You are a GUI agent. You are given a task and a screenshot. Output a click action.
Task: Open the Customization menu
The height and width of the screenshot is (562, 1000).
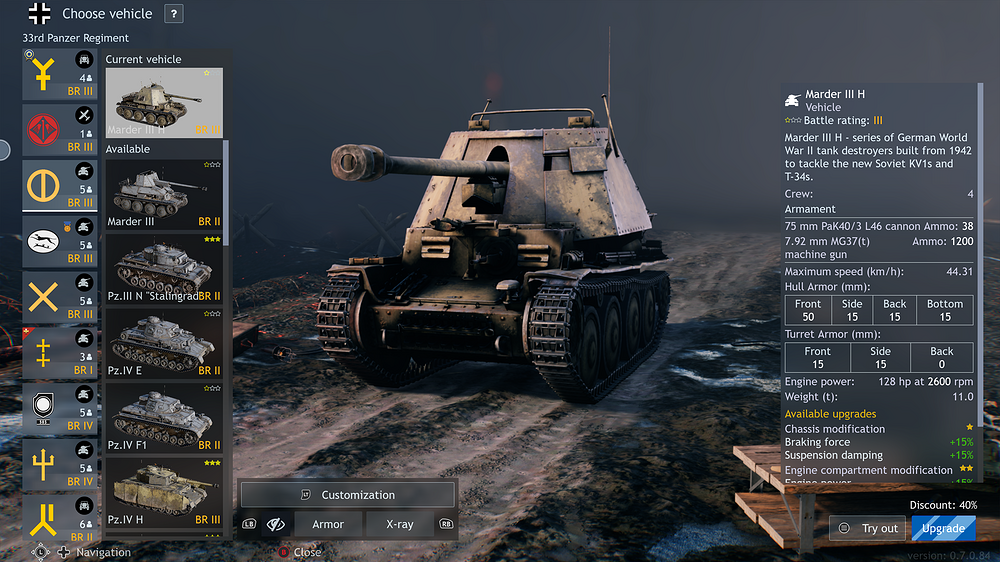(348, 495)
